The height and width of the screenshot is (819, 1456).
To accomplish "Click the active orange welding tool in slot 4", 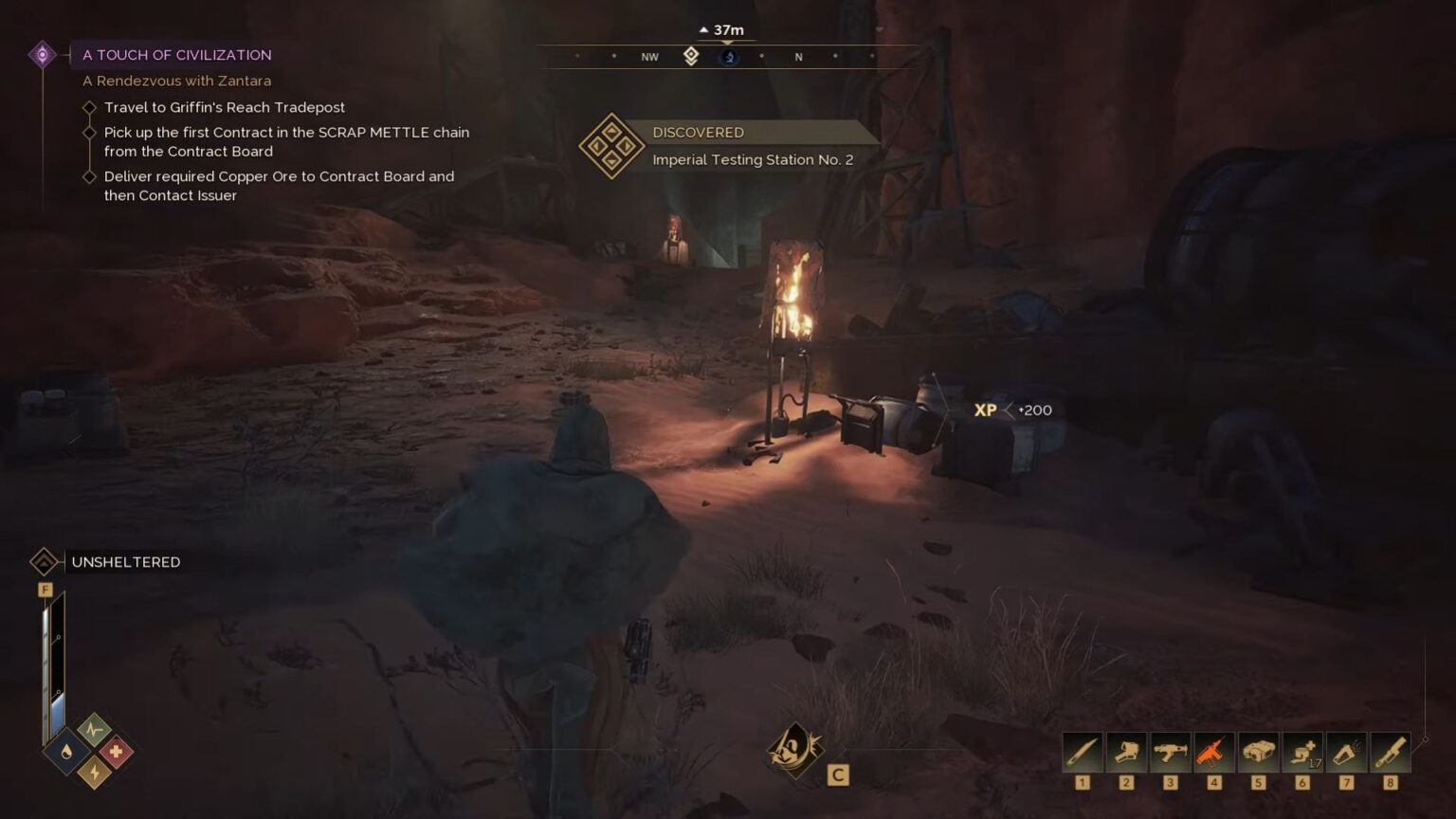I will point(1215,752).
